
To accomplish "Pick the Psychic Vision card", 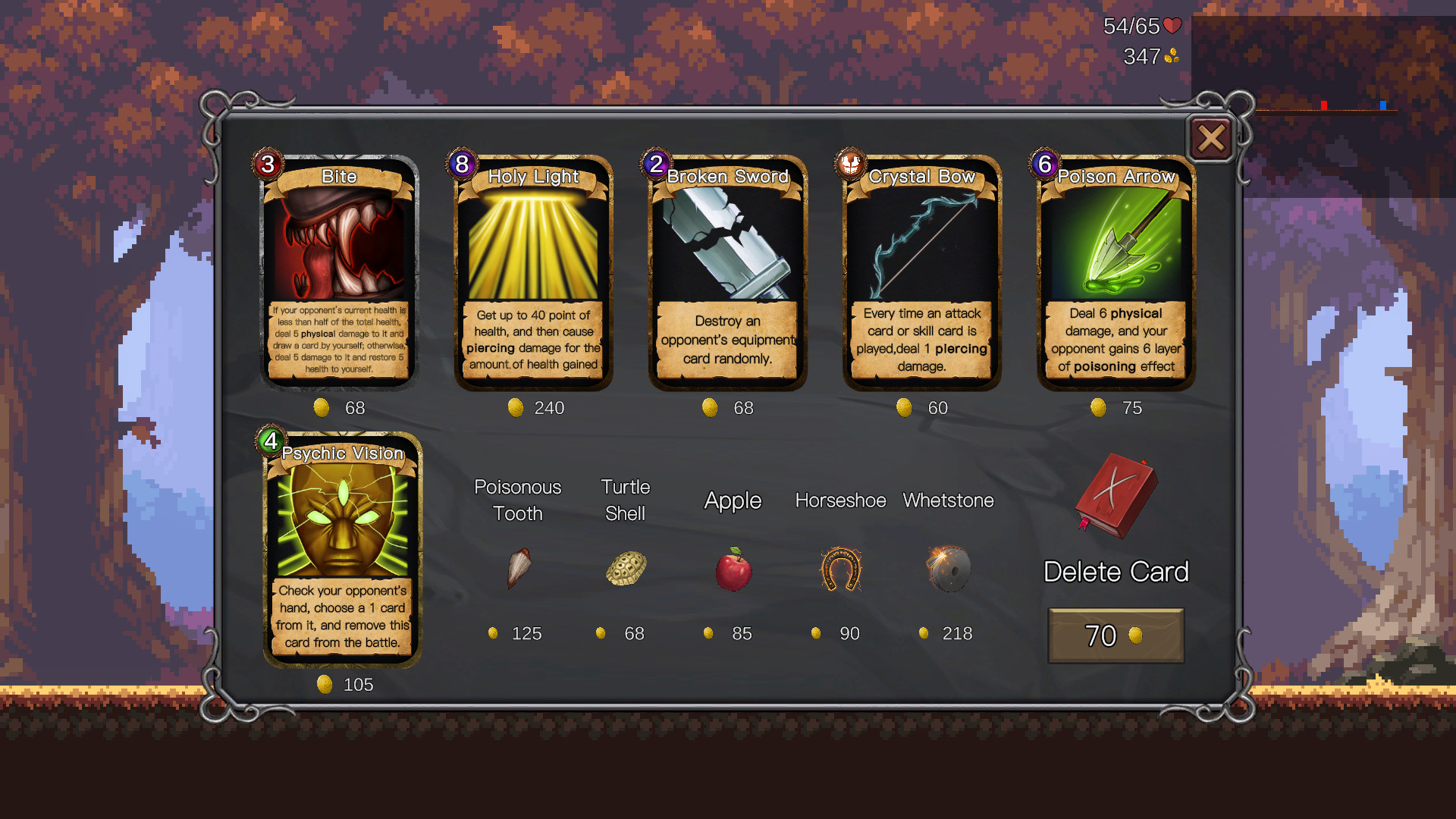I will (x=340, y=546).
